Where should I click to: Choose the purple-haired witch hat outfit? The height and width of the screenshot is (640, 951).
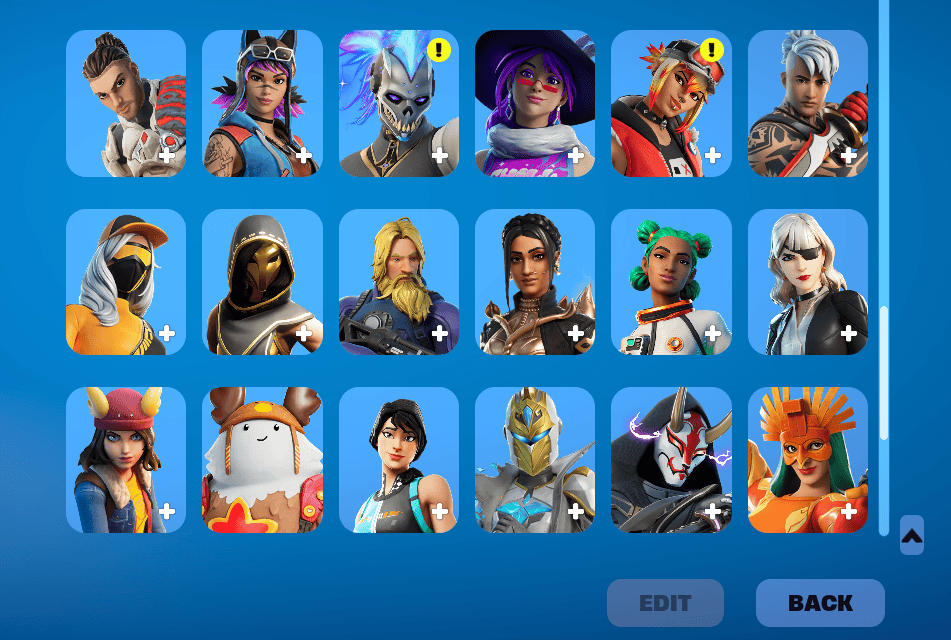click(x=535, y=103)
